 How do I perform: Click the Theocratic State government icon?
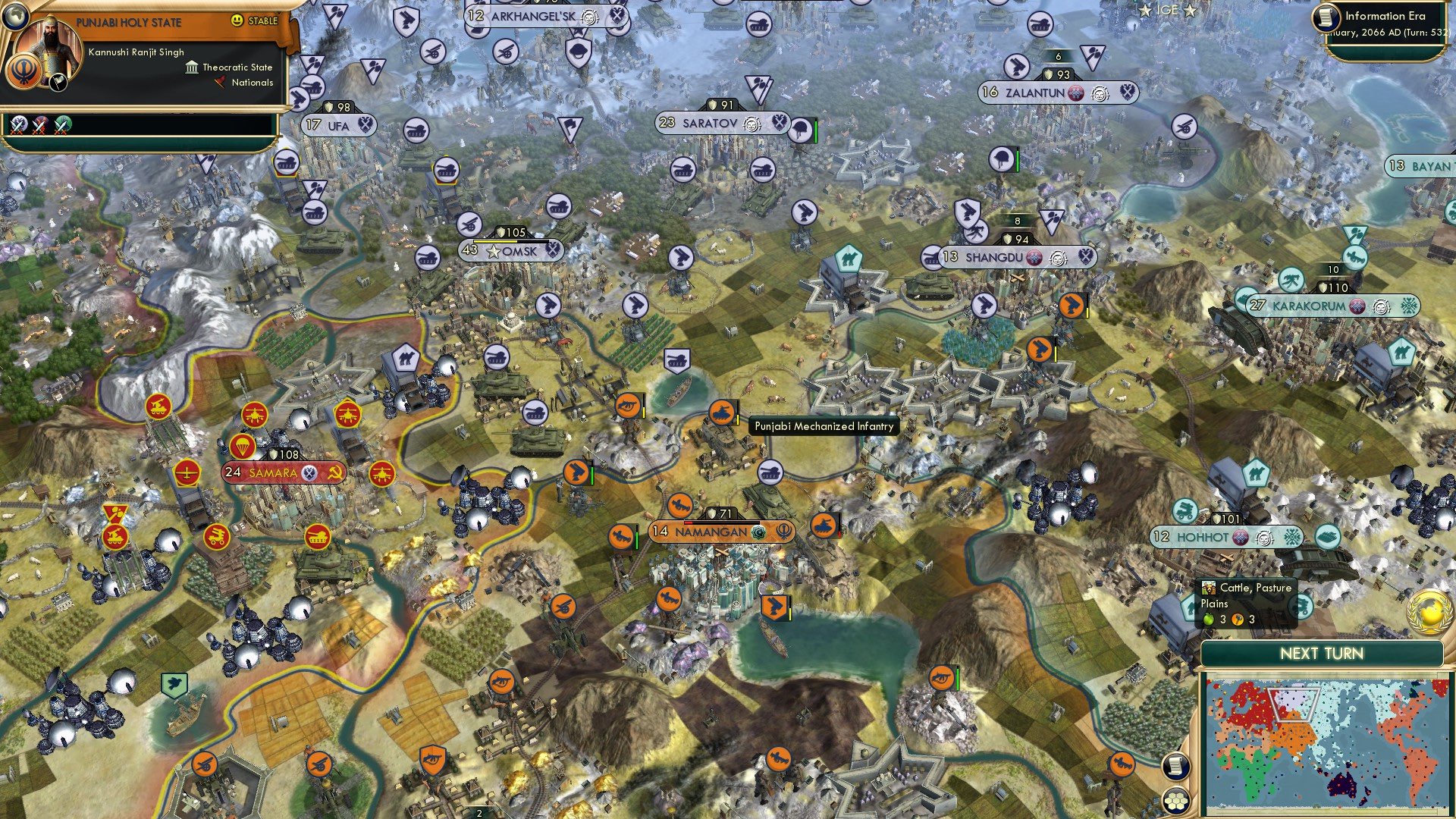click(191, 67)
